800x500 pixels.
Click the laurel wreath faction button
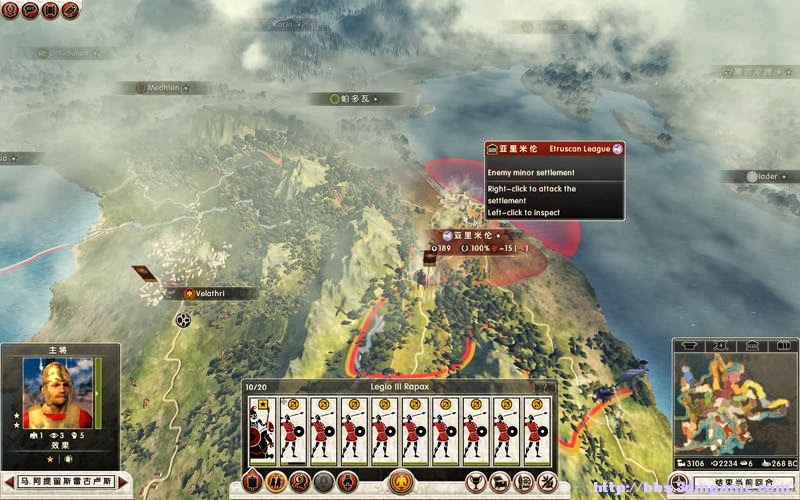tap(9, 10)
